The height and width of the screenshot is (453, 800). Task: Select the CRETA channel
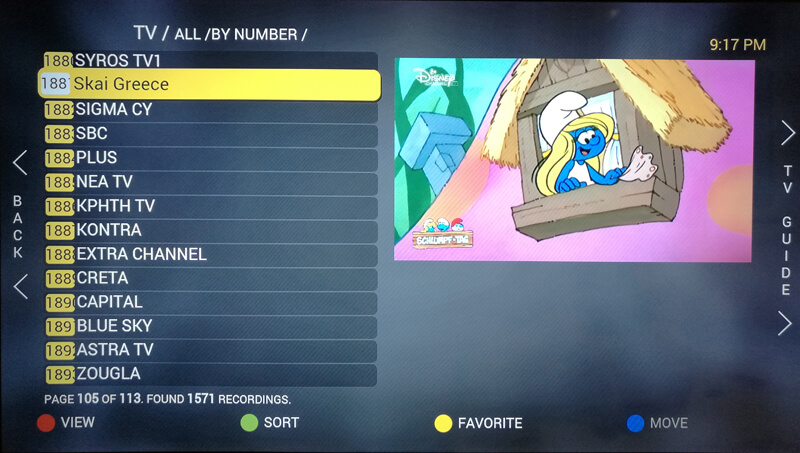point(210,278)
